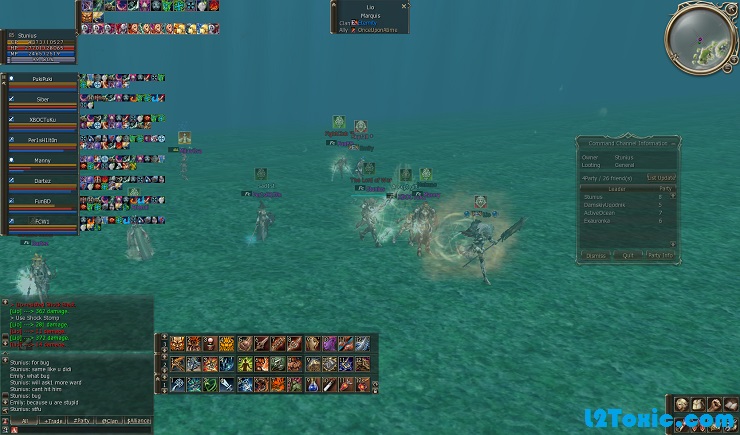Choose party member Dartez
Image resolution: width=740 pixels, height=435 pixels.
point(42,181)
